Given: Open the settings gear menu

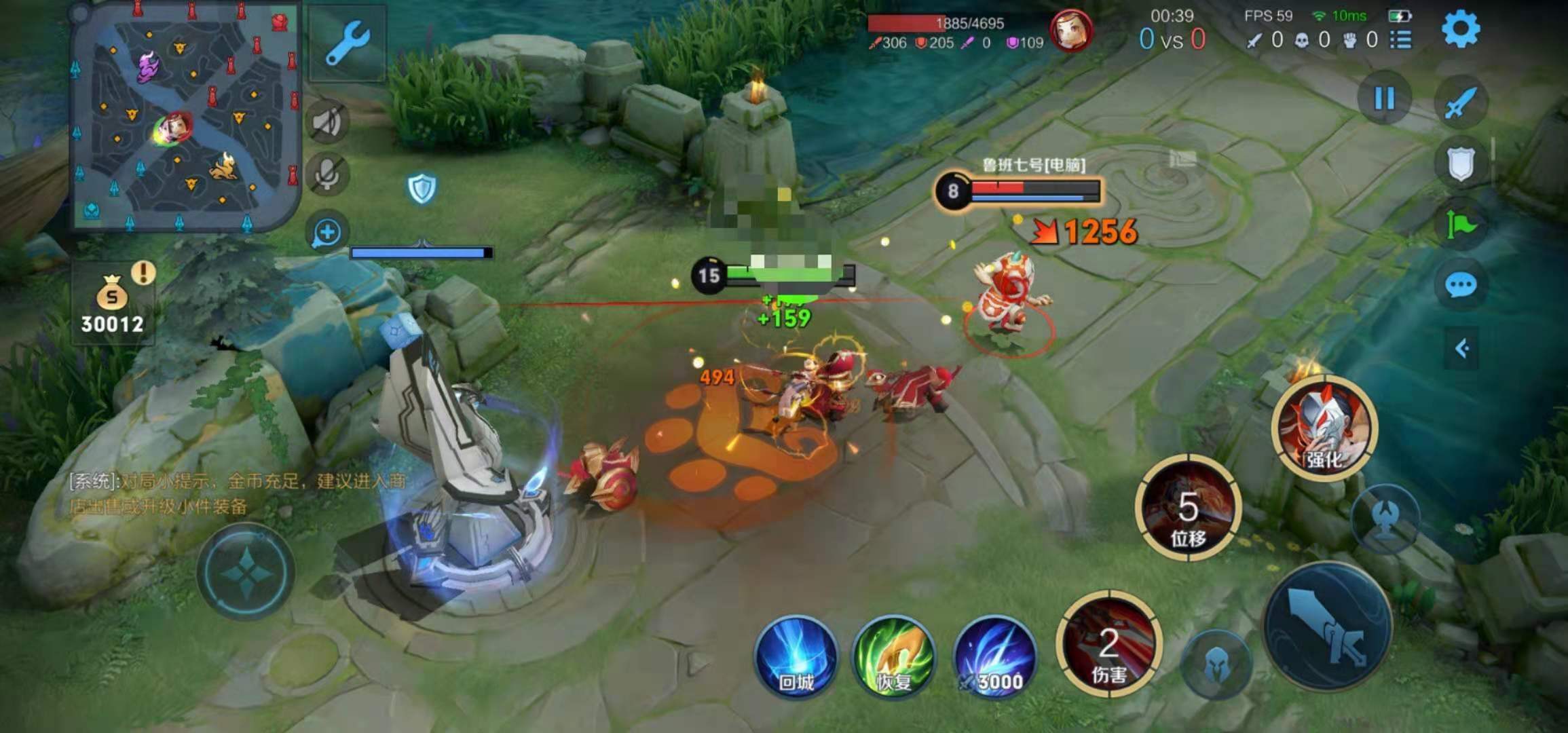Looking at the screenshot, I should [1460, 31].
